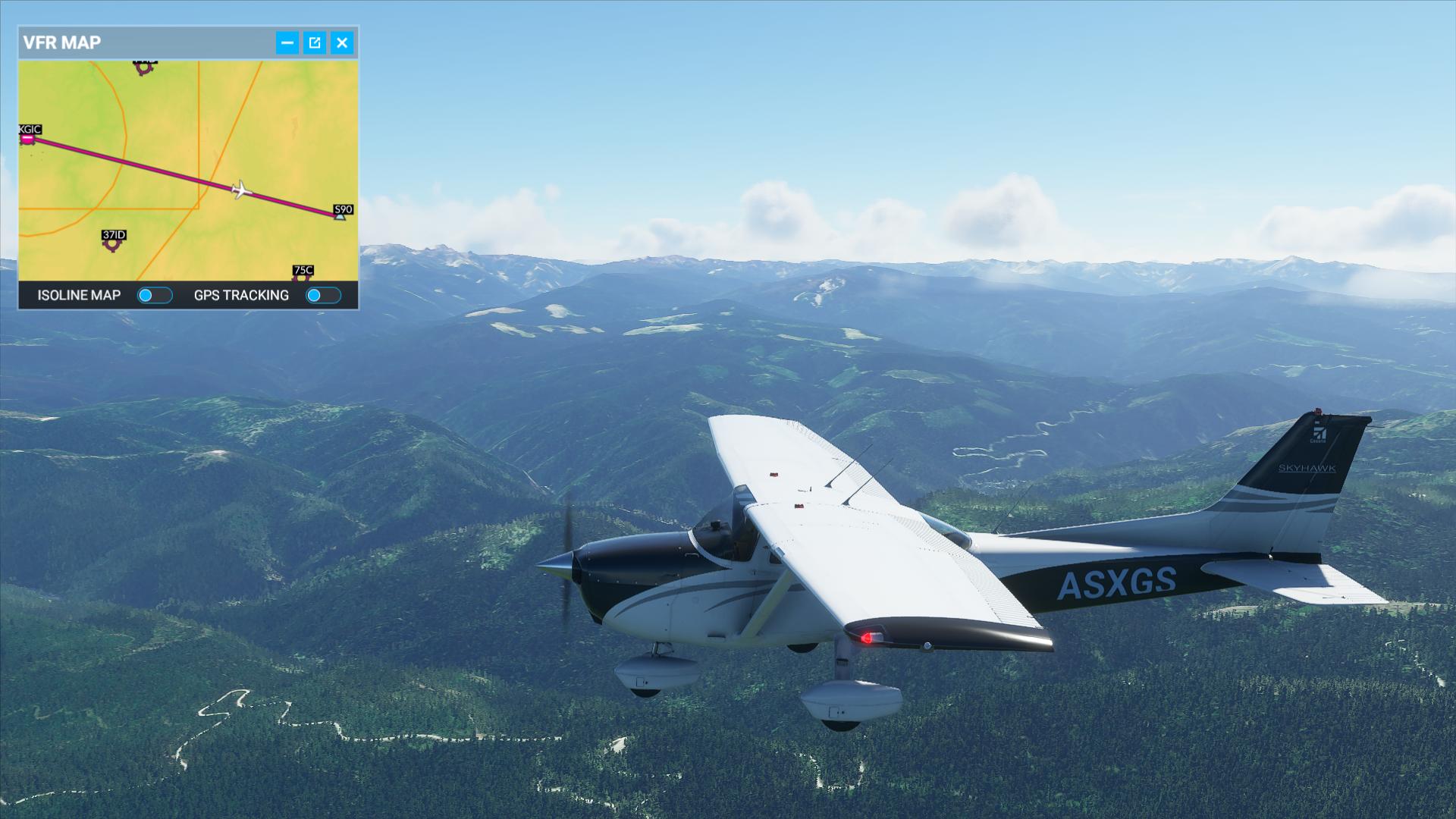Pop out the VFR Map window

315,42
